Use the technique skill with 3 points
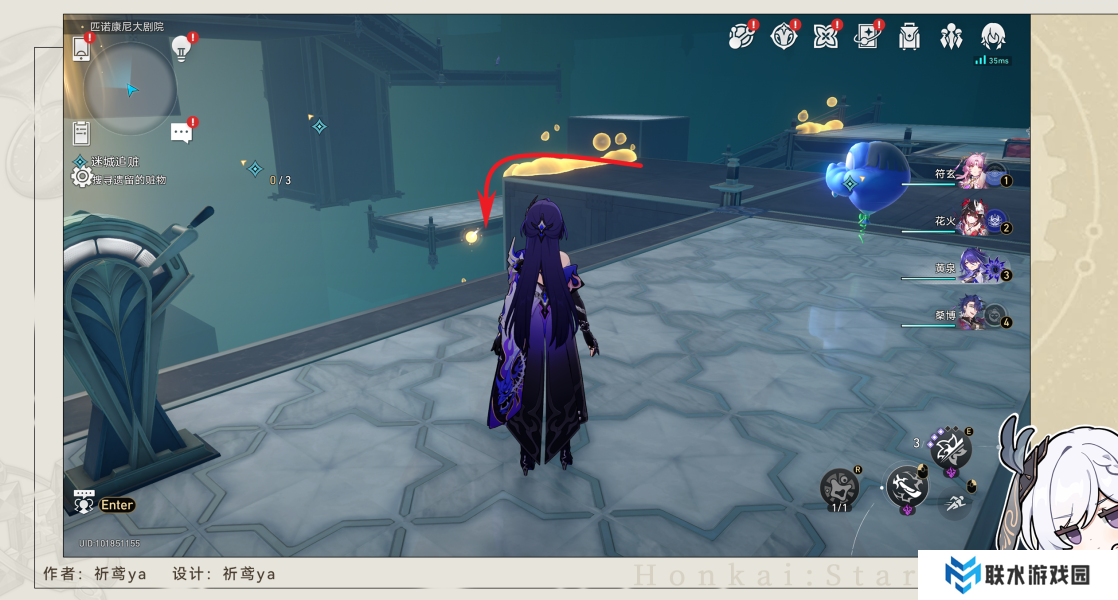1118x600 pixels. tap(951, 446)
